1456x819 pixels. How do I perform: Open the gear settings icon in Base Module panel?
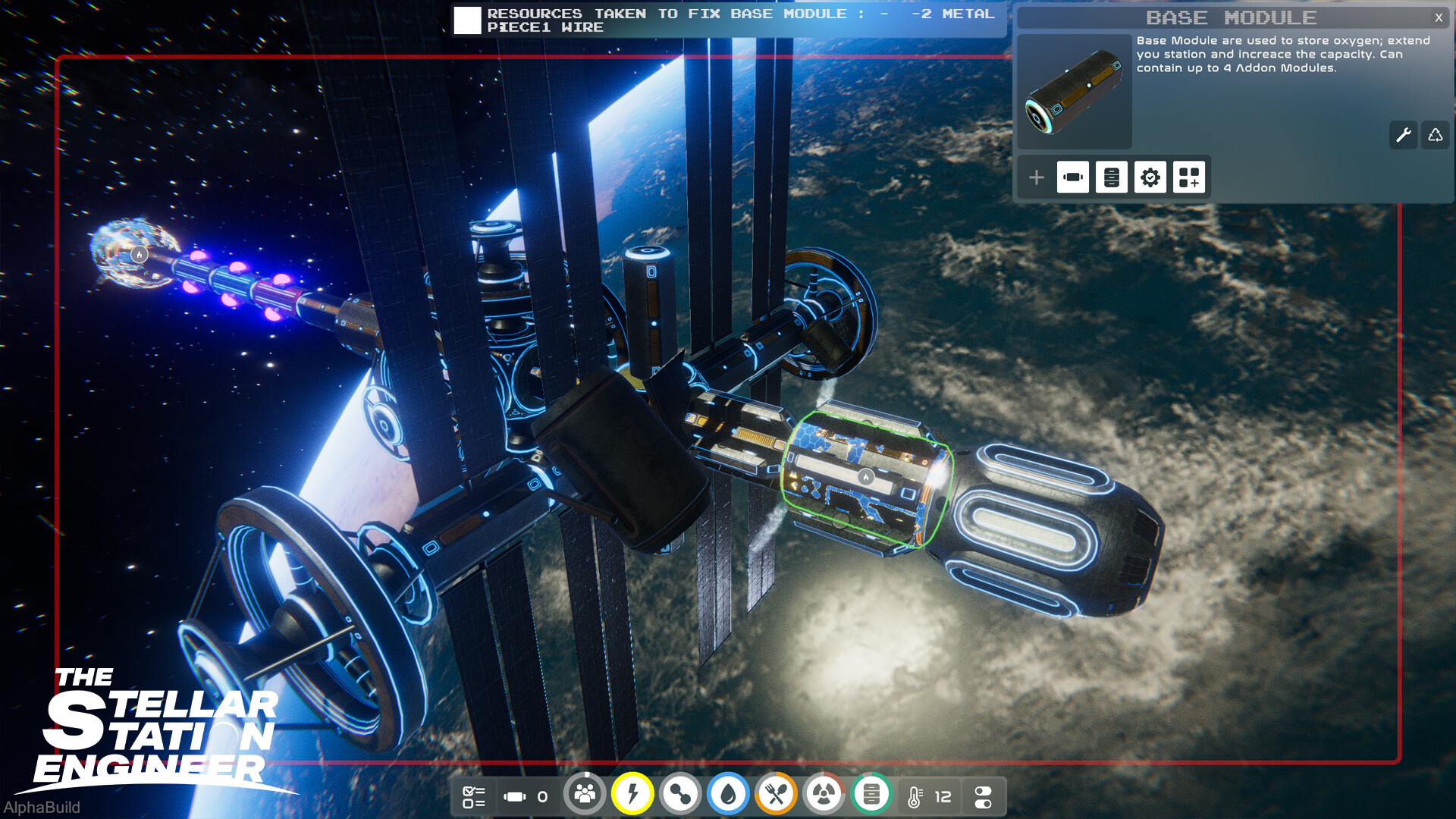[1150, 177]
